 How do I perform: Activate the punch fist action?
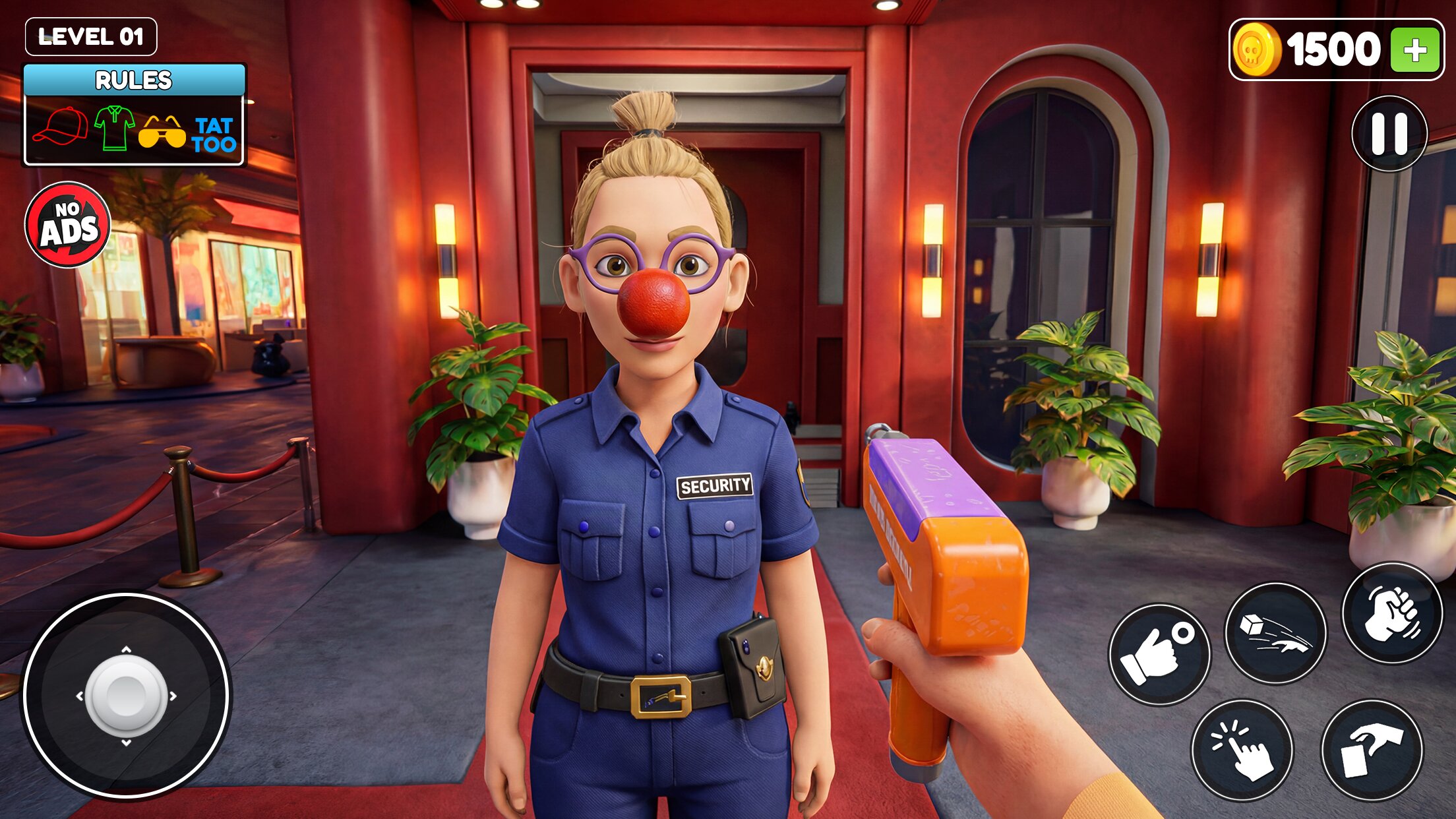coord(1392,614)
